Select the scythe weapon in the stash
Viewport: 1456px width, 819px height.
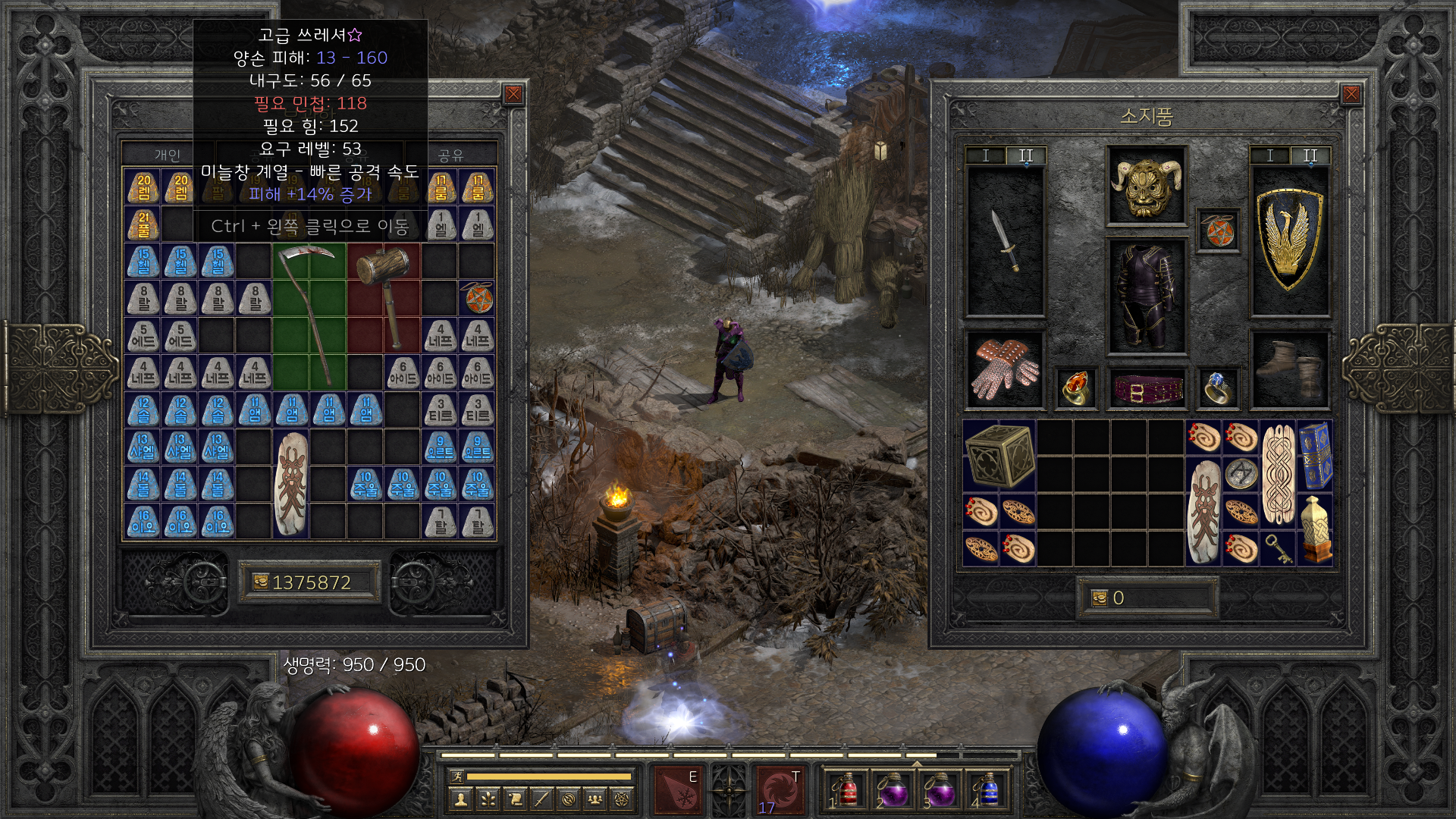(x=309, y=316)
